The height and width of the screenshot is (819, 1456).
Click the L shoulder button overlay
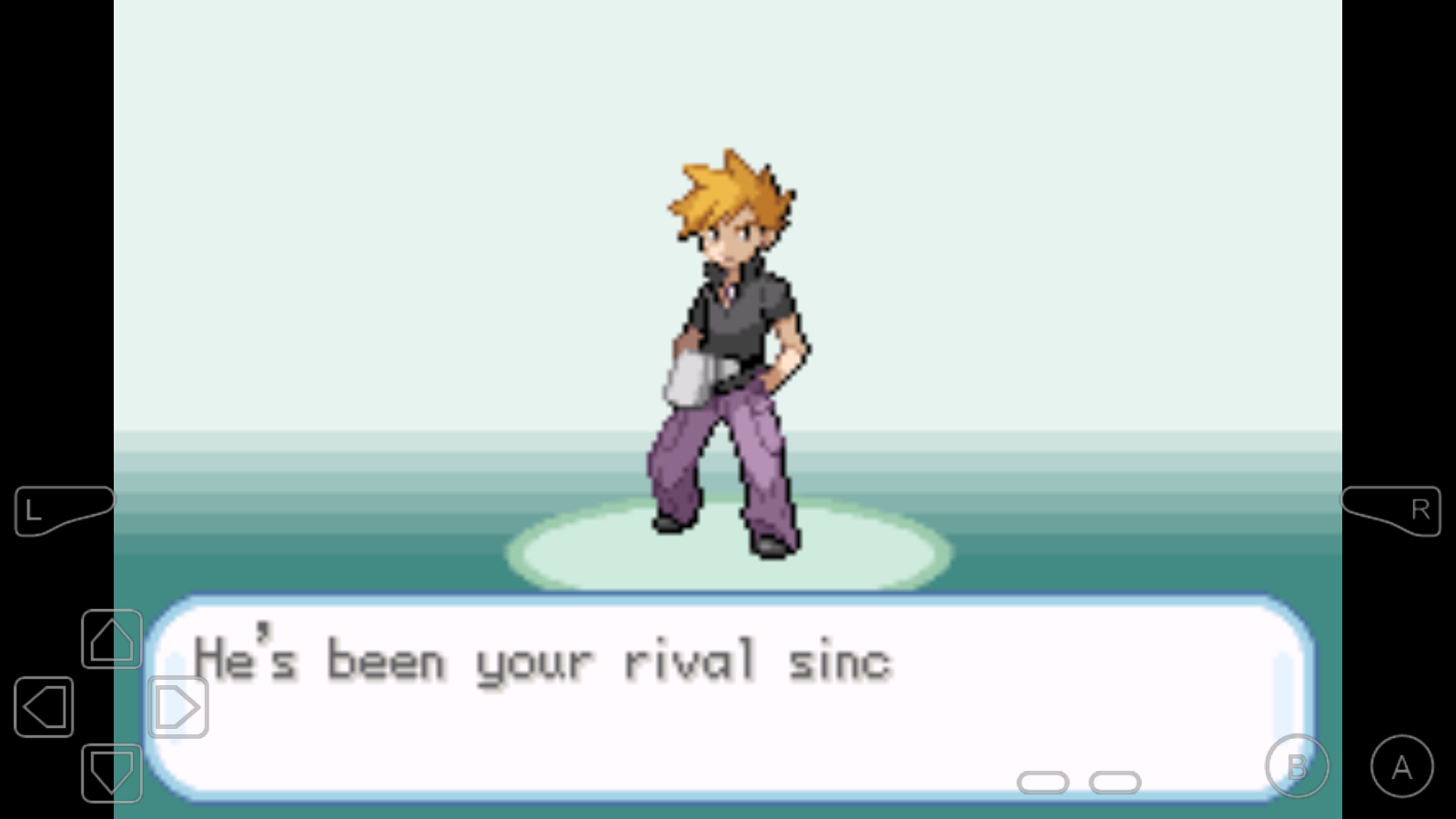(x=62, y=511)
